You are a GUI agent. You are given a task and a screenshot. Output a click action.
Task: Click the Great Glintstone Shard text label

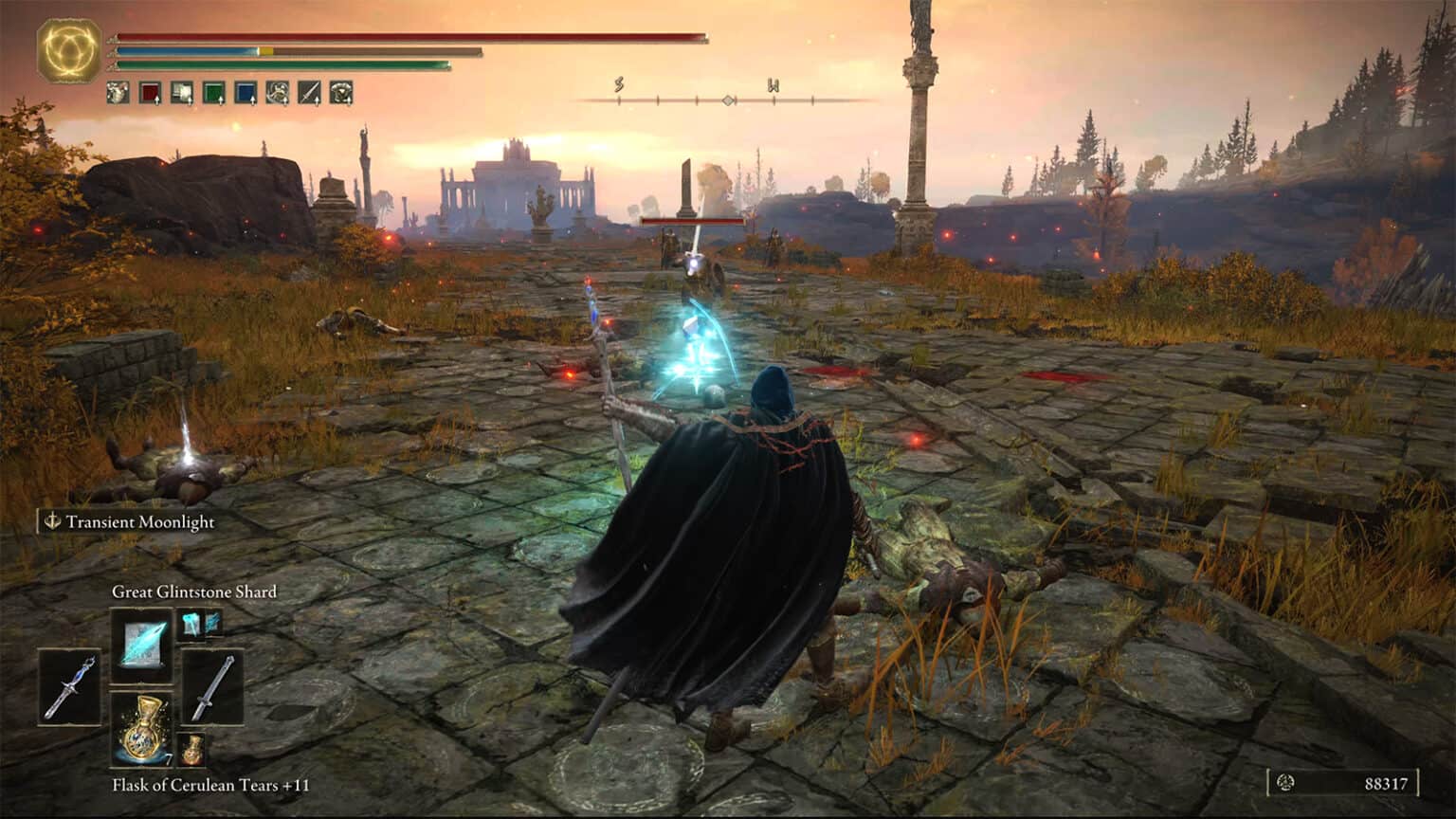point(193,591)
